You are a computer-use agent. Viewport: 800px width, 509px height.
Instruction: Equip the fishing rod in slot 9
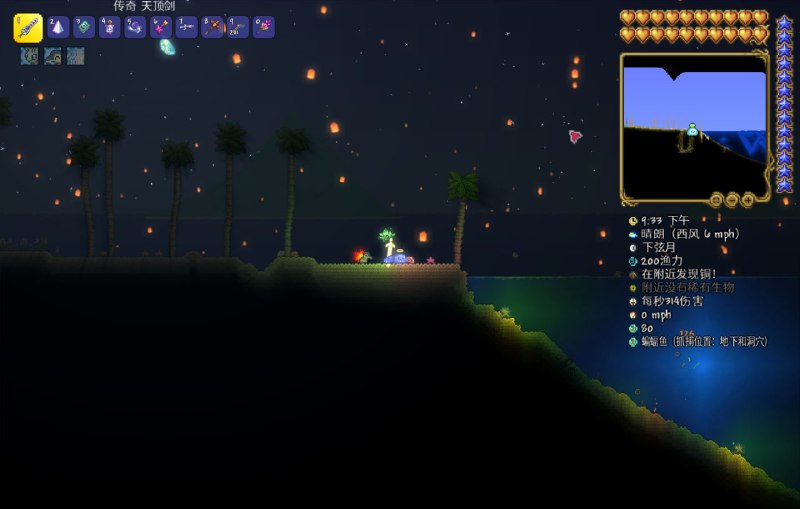pyautogui.click(x=238, y=27)
